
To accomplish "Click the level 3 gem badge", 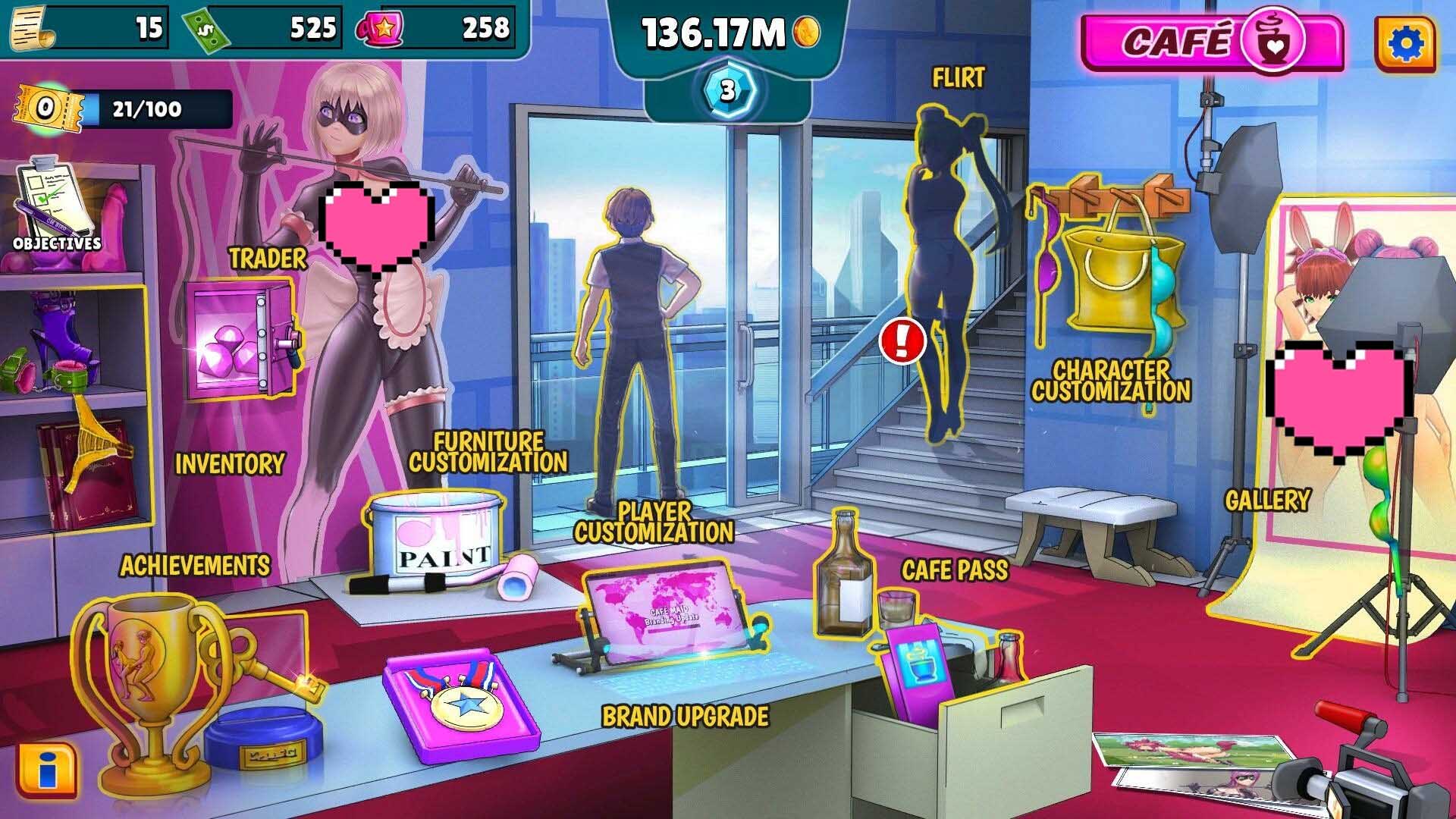I will point(727,91).
